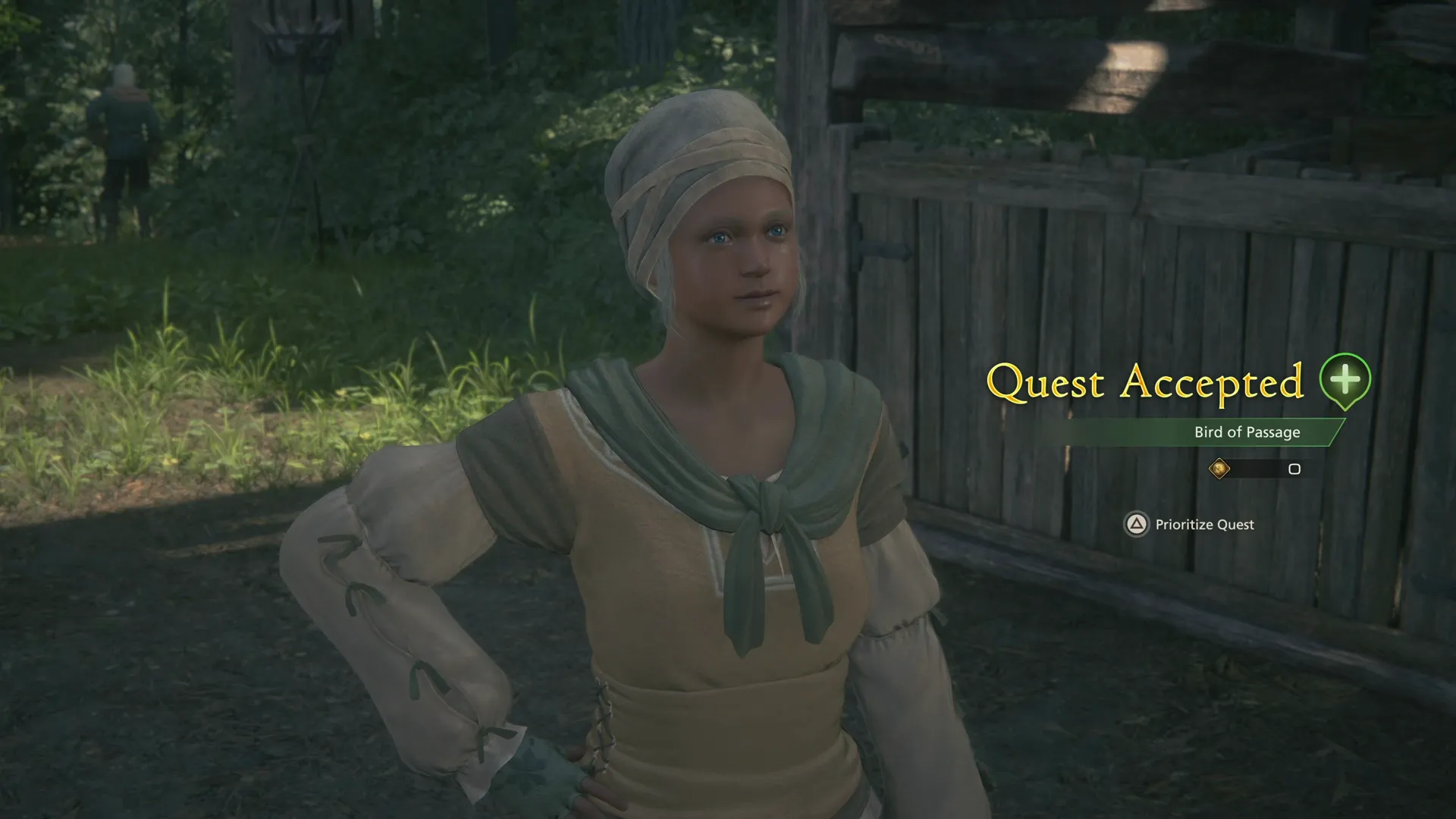Click the white square marker at the quest bar end
Screen dimensions: 1456x819
click(x=1293, y=469)
